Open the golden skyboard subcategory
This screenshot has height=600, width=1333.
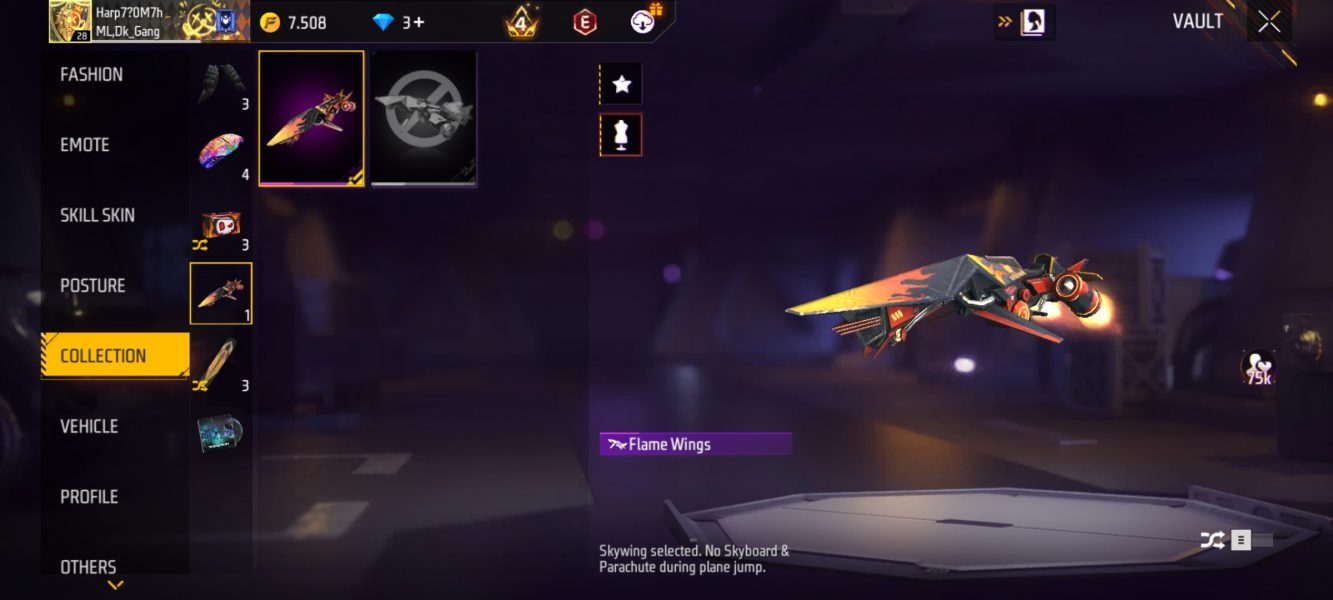tap(221, 364)
